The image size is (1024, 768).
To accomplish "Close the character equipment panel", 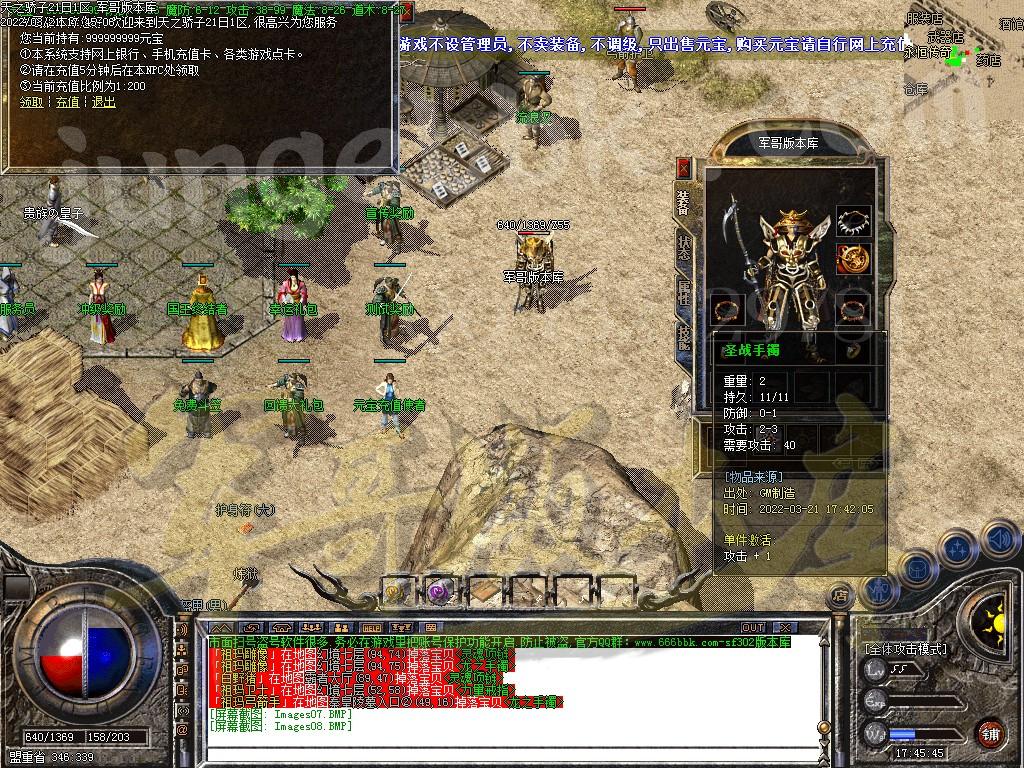I will pos(684,167).
